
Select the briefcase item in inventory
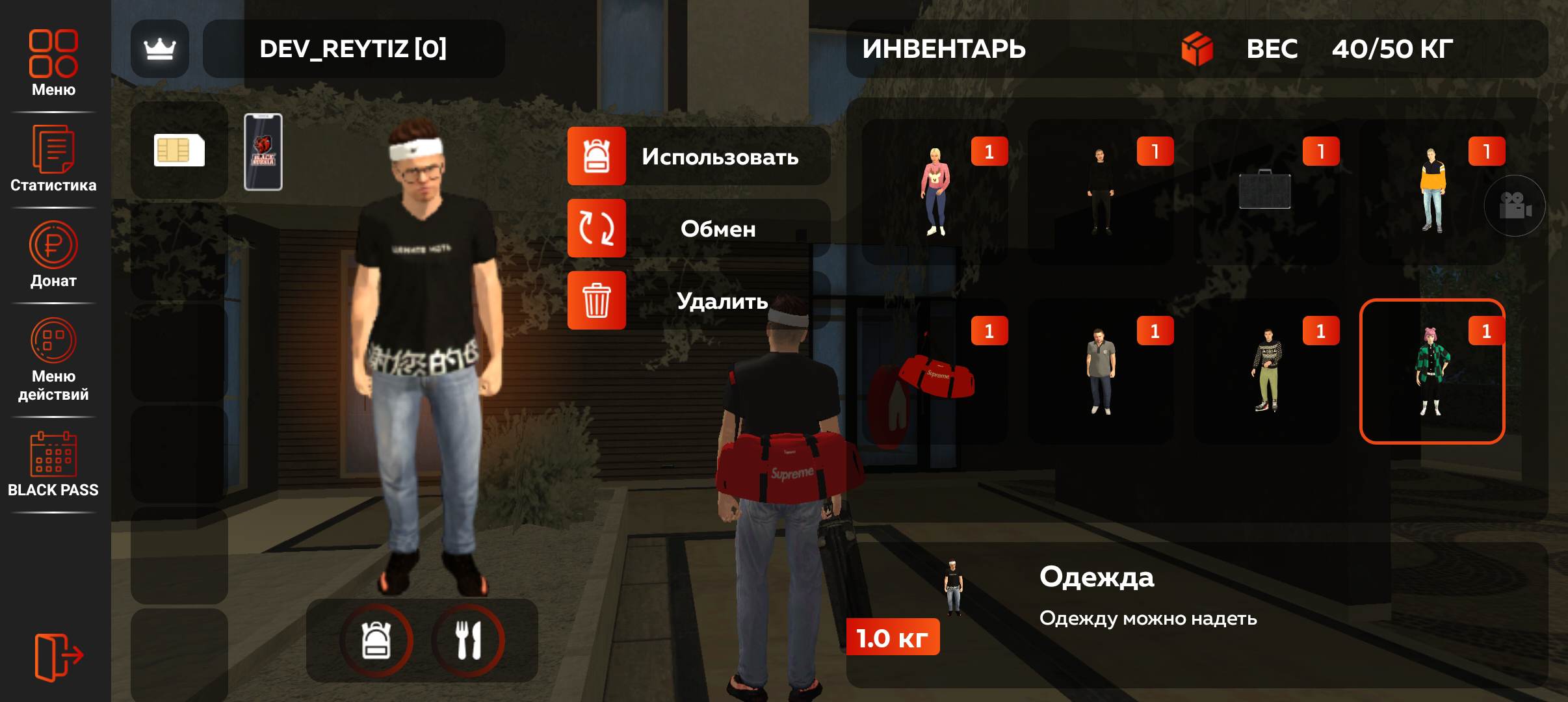1264,188
